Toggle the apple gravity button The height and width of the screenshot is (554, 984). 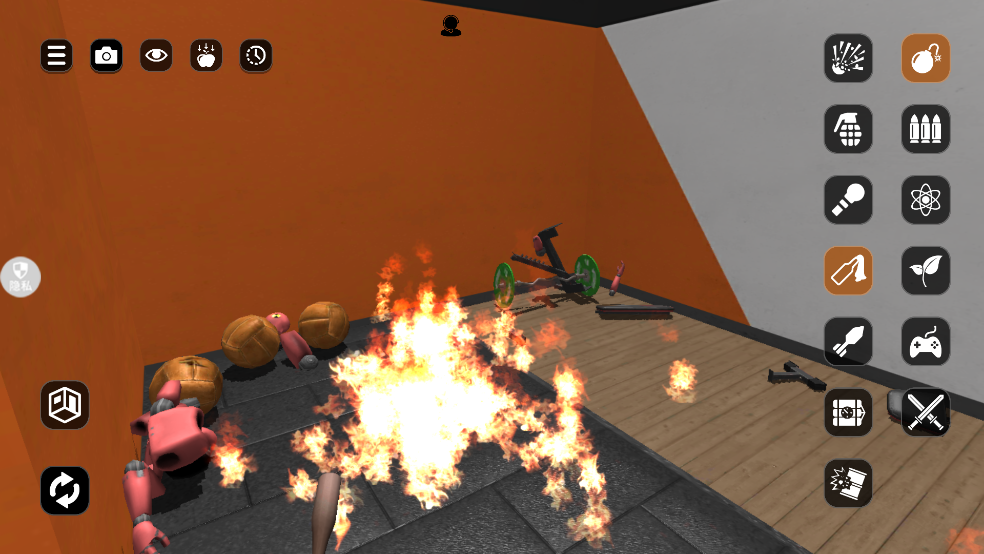tap(206, 56)
